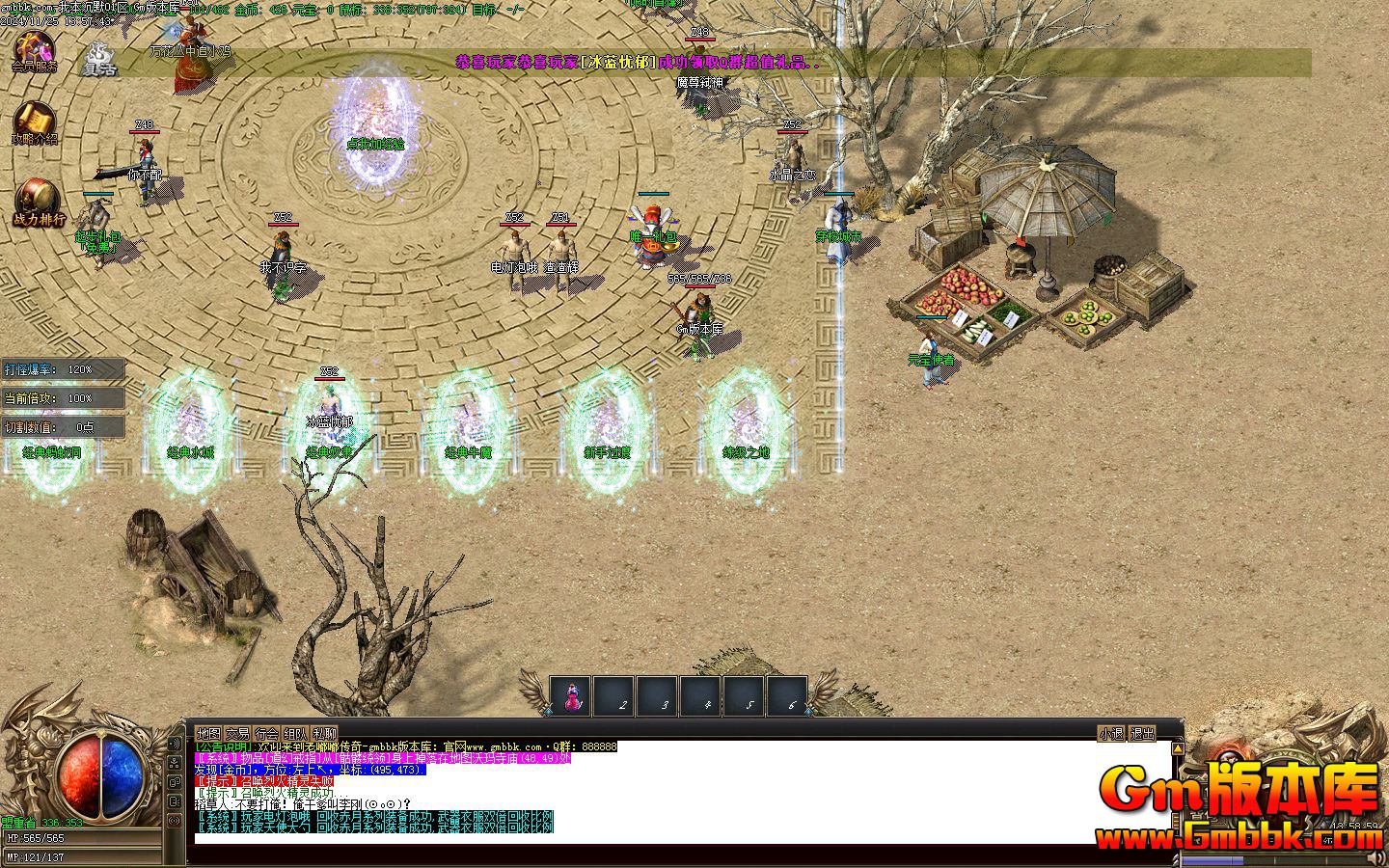Image resolution: width=1389 pixels, height=868 pixels.
Task: Click the 小退 button
Action: point(1111,734)
